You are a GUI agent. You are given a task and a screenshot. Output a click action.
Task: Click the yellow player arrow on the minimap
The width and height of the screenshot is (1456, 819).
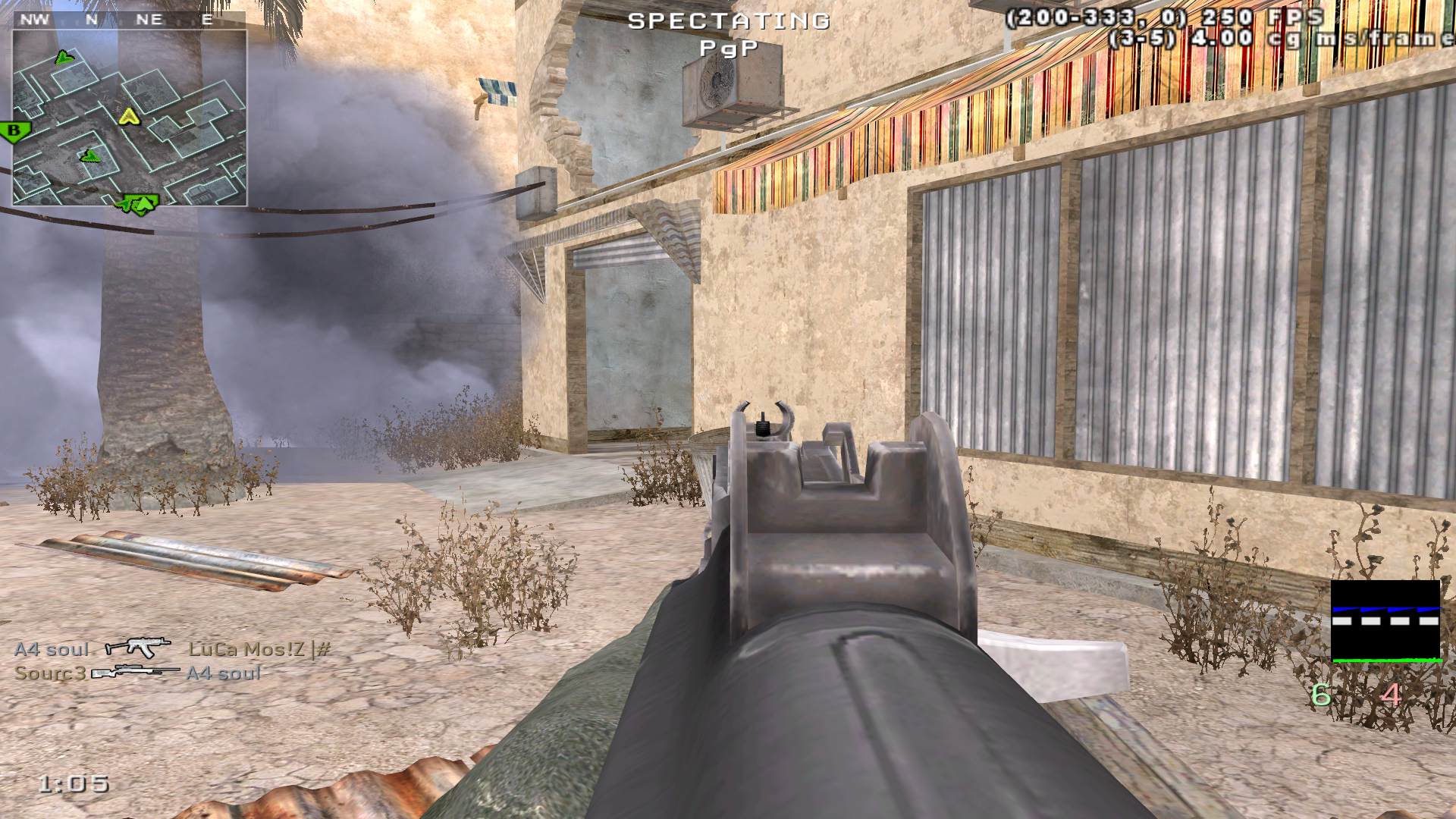tap(127, 116)
